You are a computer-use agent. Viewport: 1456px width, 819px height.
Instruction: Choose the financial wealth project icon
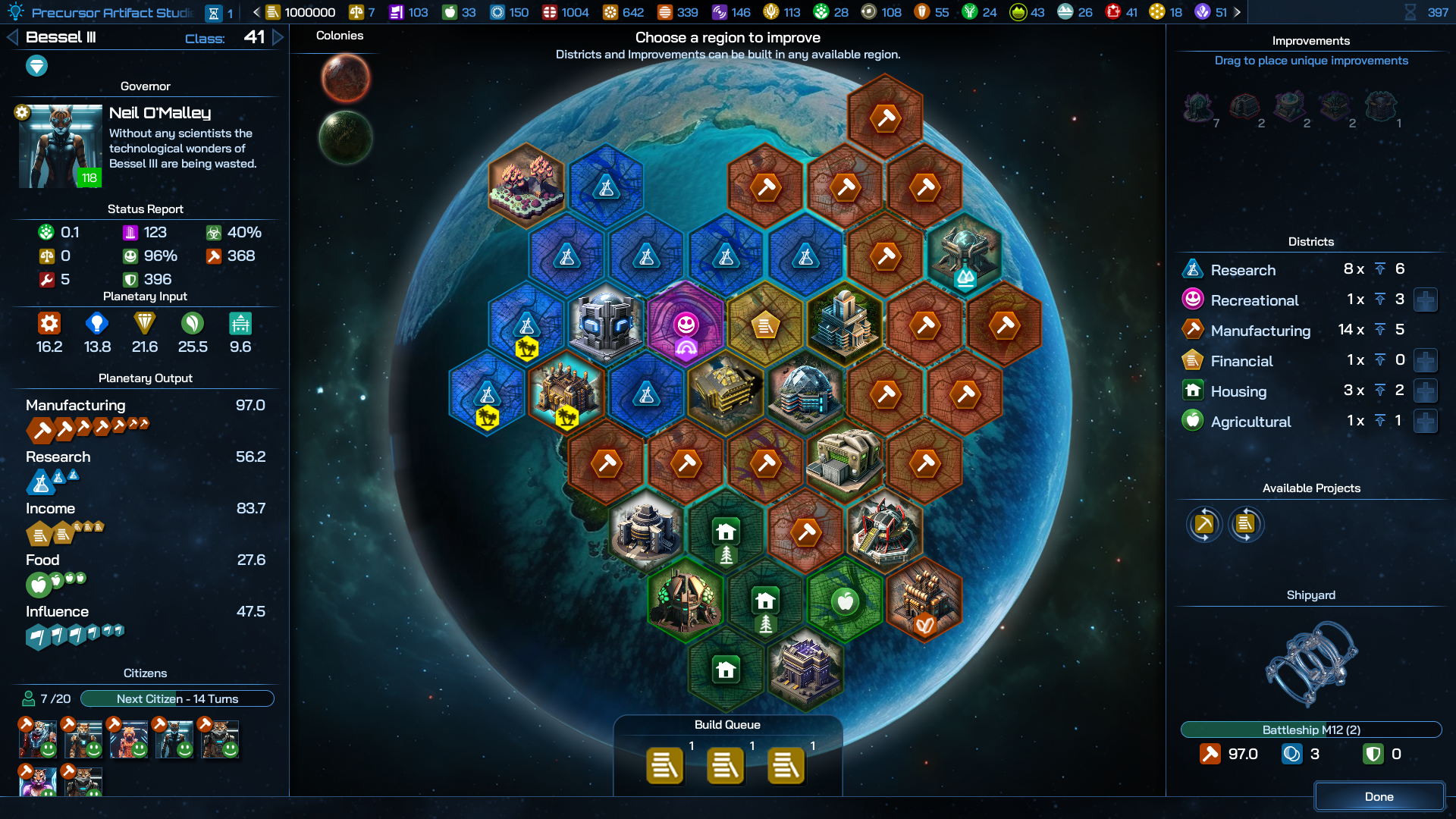(1245, 524)
